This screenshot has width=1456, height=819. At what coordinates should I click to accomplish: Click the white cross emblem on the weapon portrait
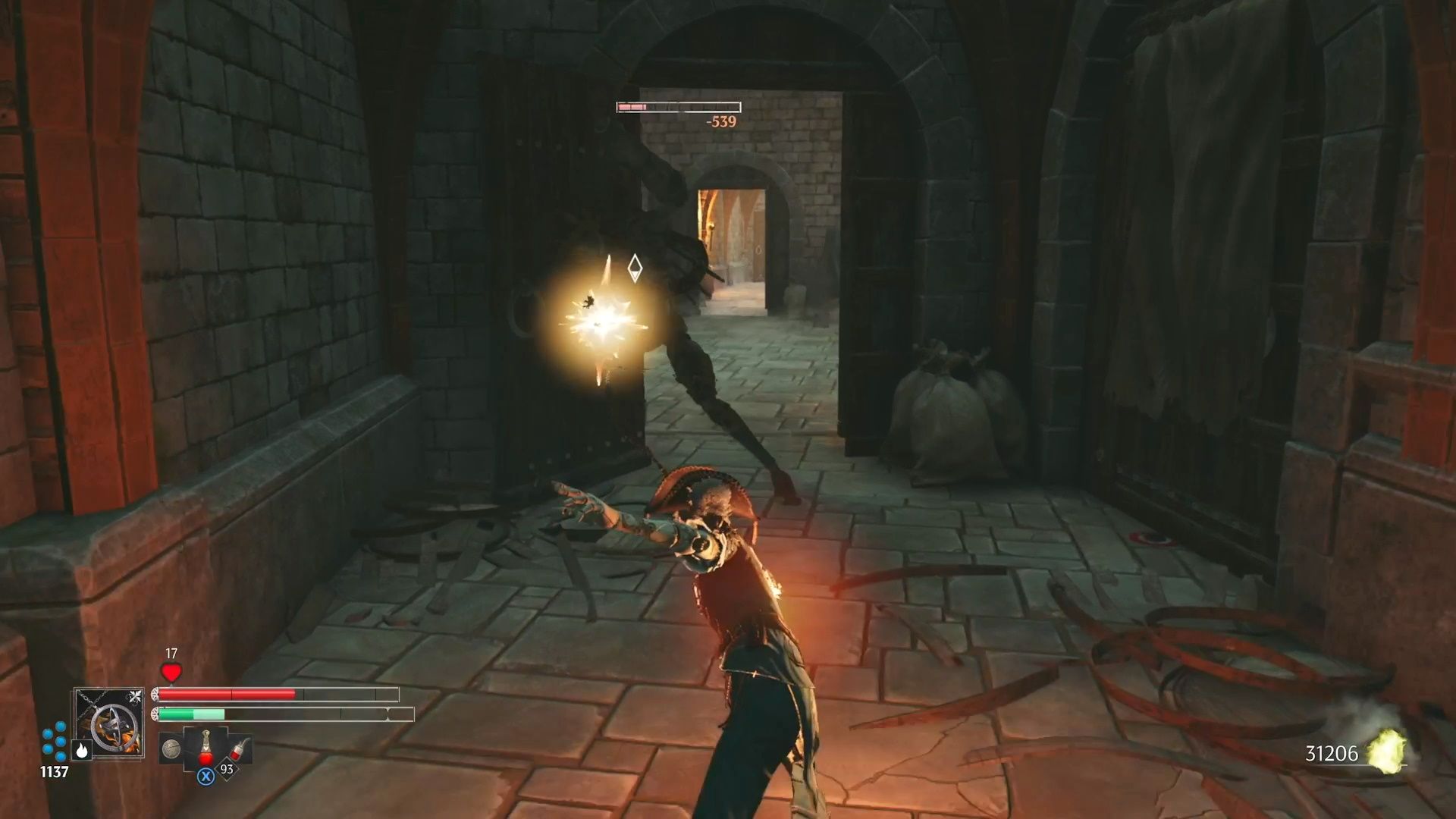click(x=135, y=695)
